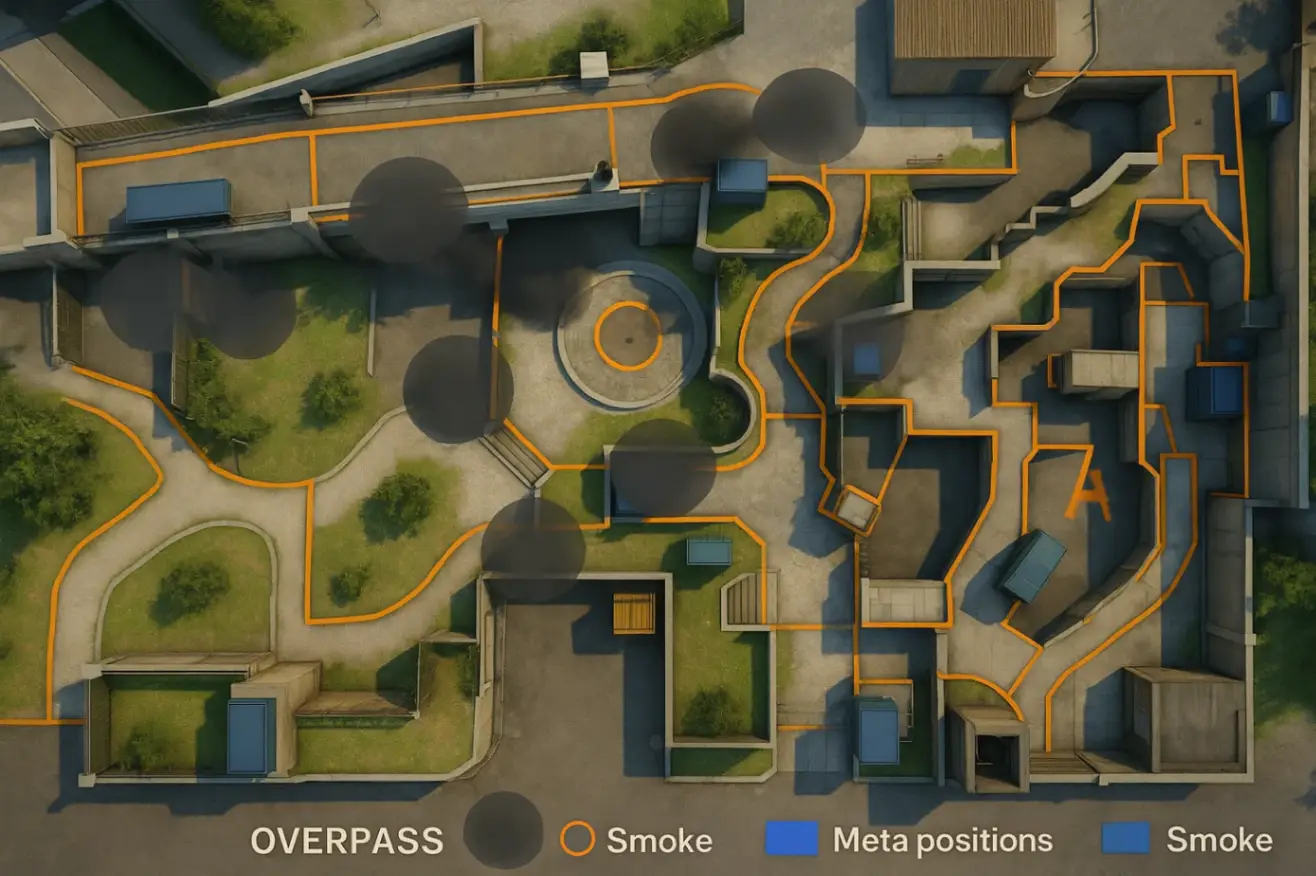This screenshot has width=1316, height=876.
Task: Select the OVERPASS map title label
Action: pos(346,841)
